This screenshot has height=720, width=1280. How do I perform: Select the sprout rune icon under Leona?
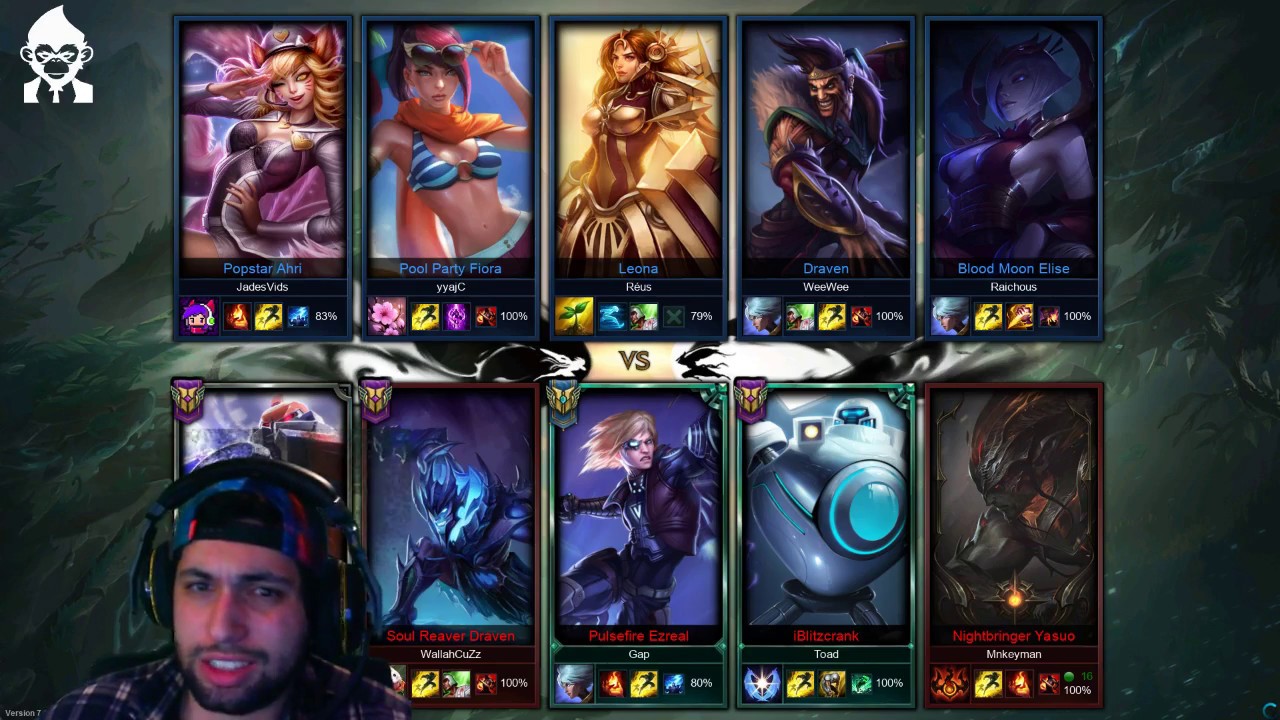pyautogui.click(x=572, y=316)
